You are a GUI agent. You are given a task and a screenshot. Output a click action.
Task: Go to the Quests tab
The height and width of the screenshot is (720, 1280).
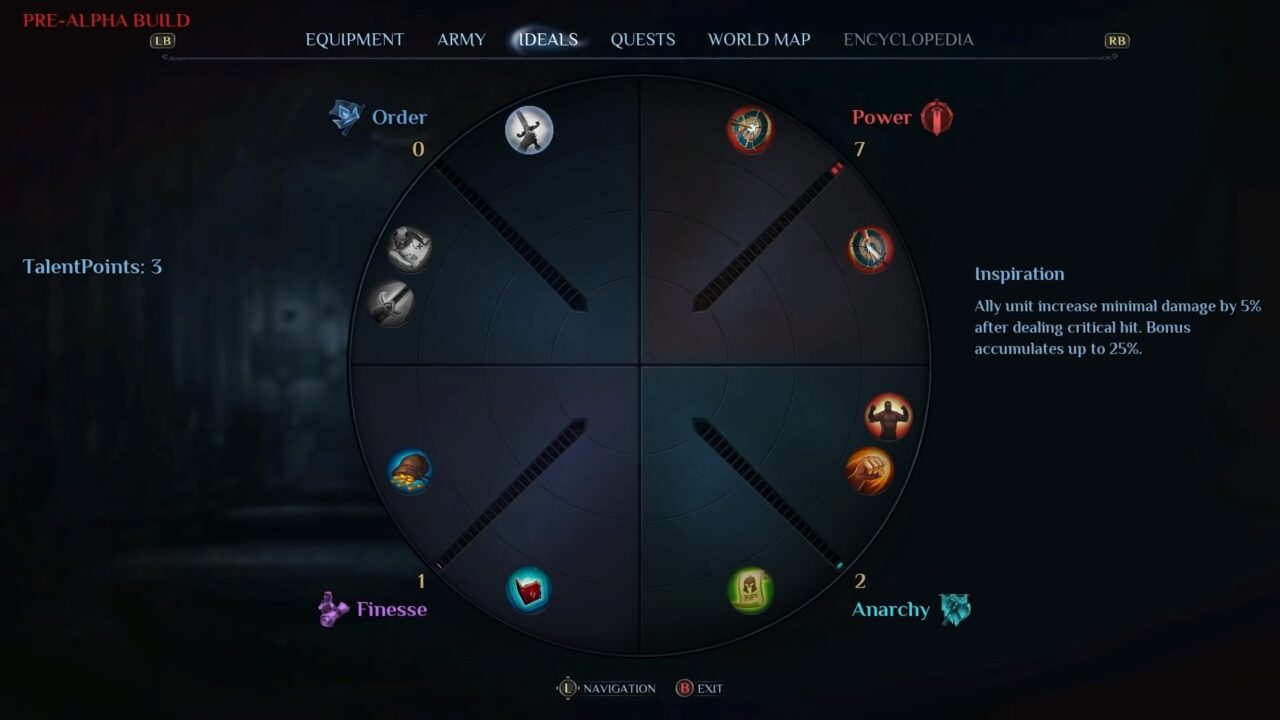tap(643, 40)
